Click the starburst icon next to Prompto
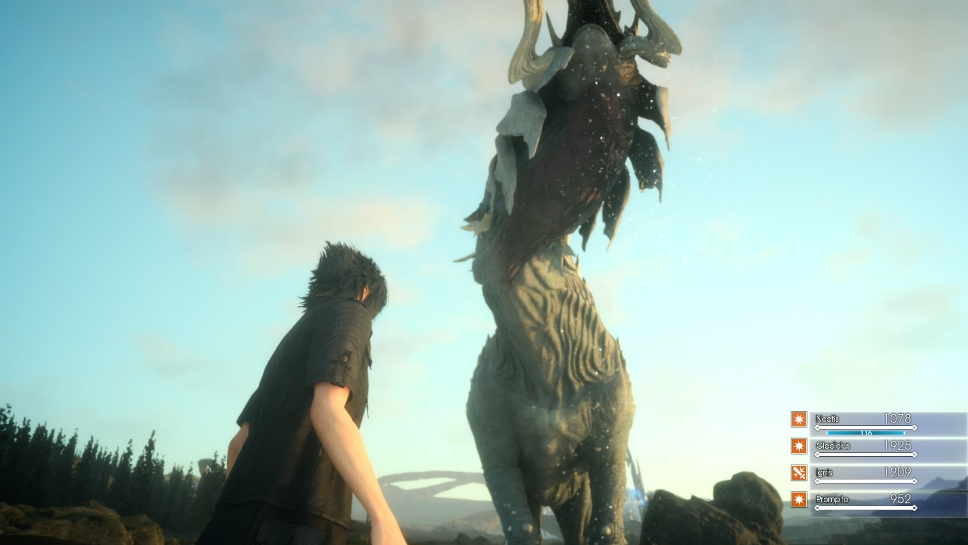Viewport: 968px width, 545px height. [799, 499]
